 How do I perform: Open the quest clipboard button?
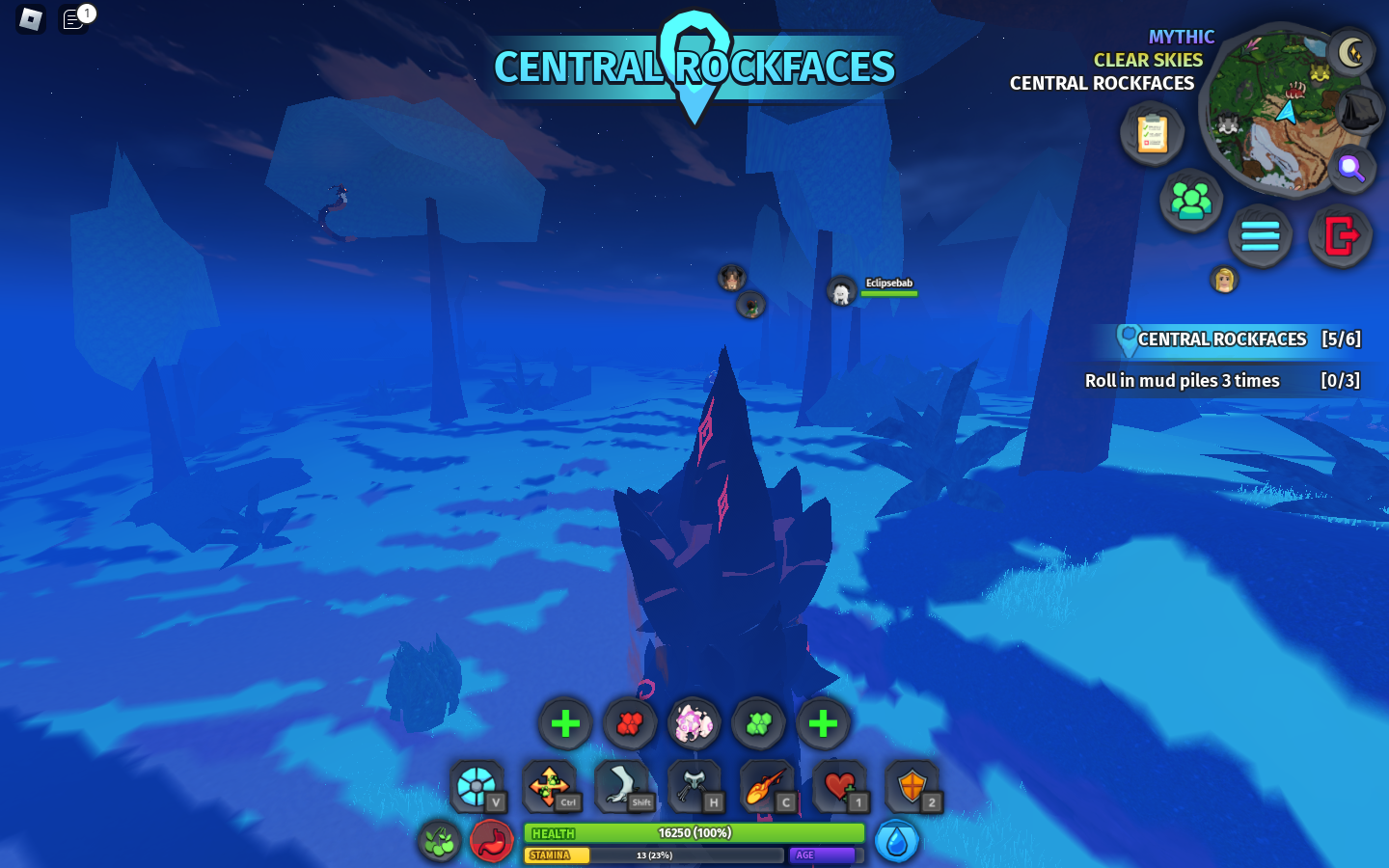[x=1152, y=133]
